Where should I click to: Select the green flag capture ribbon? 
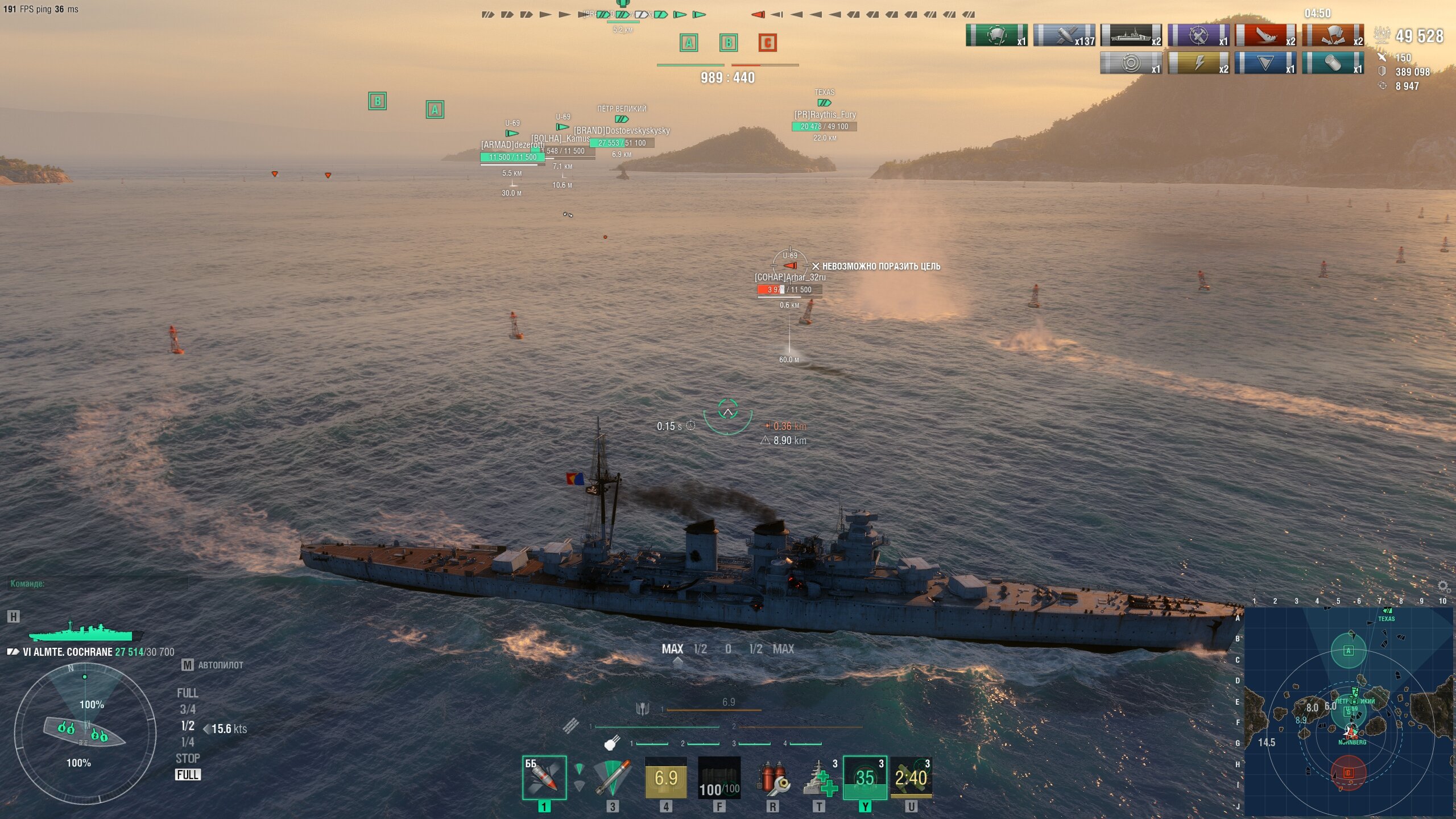click(996, 35)
